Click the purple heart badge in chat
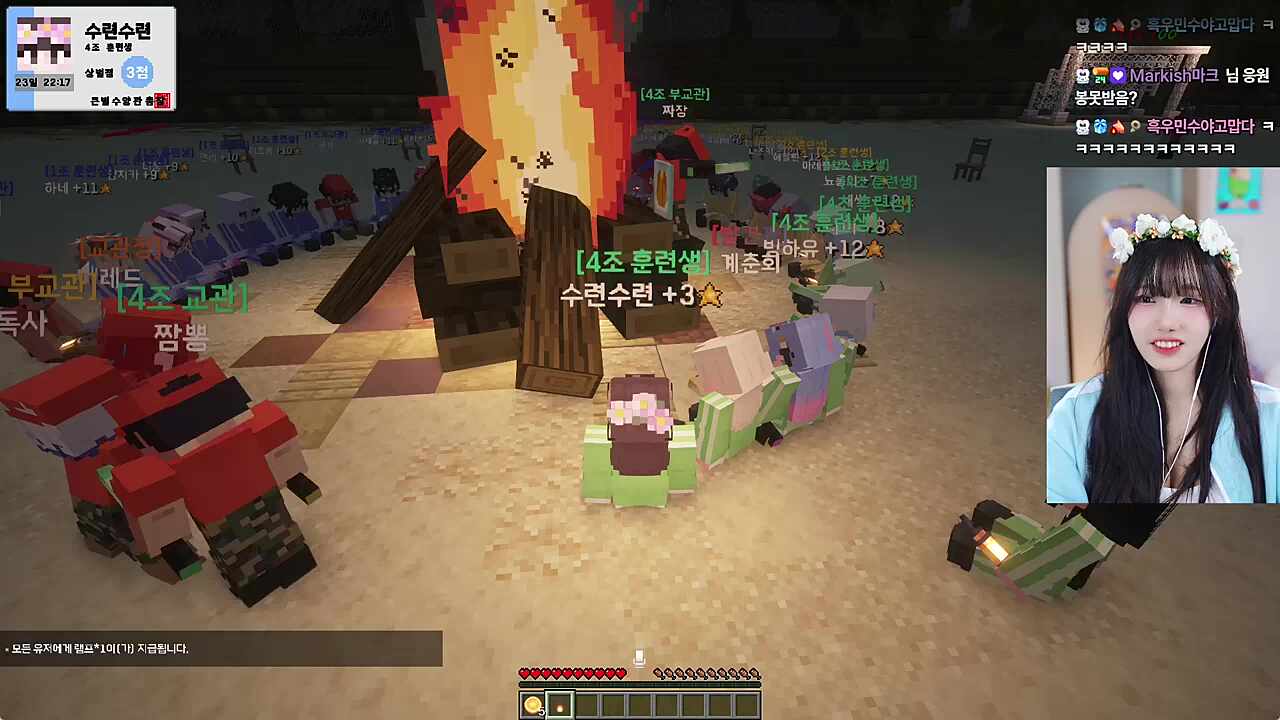Viewport: 1280px width, 720px height. [1118, 76]
